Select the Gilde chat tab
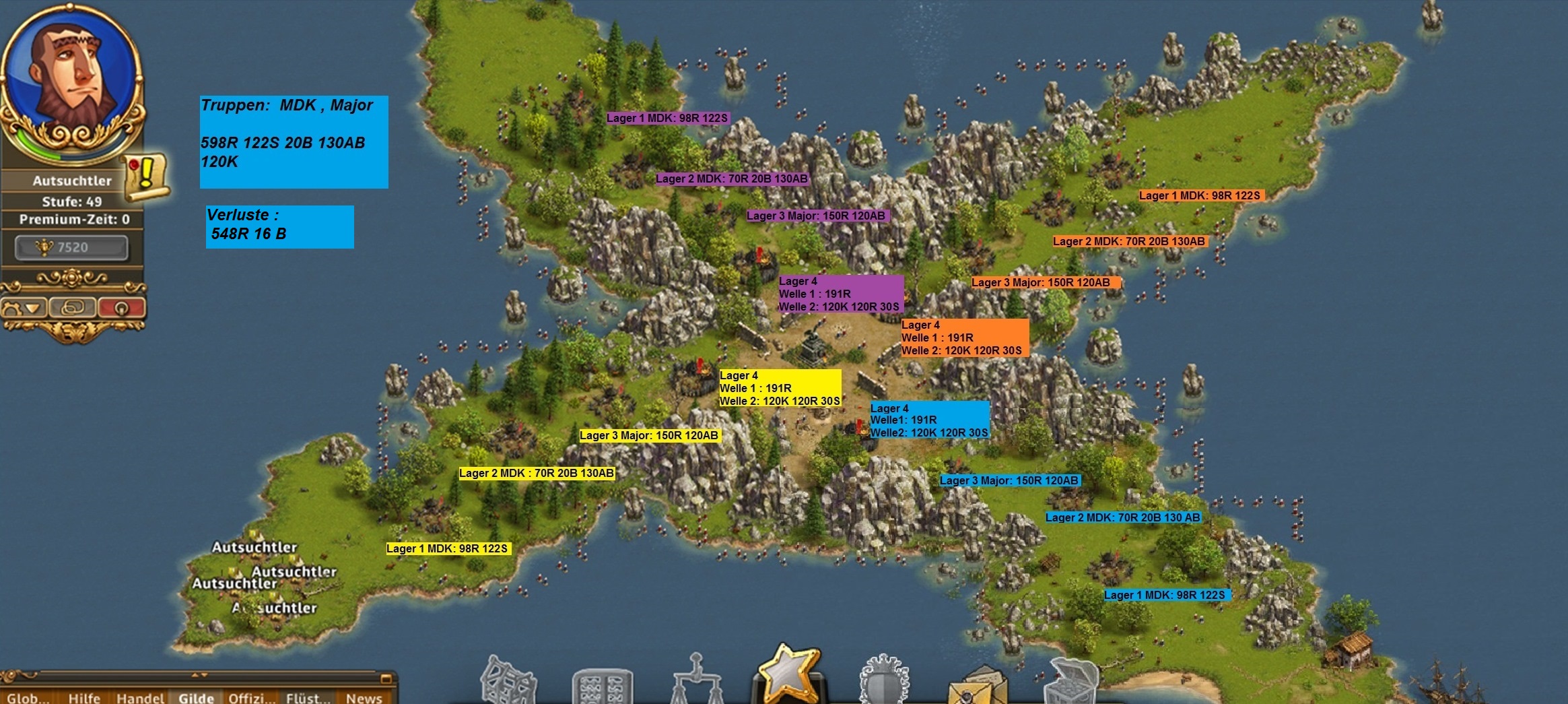 tap(196, 697)
